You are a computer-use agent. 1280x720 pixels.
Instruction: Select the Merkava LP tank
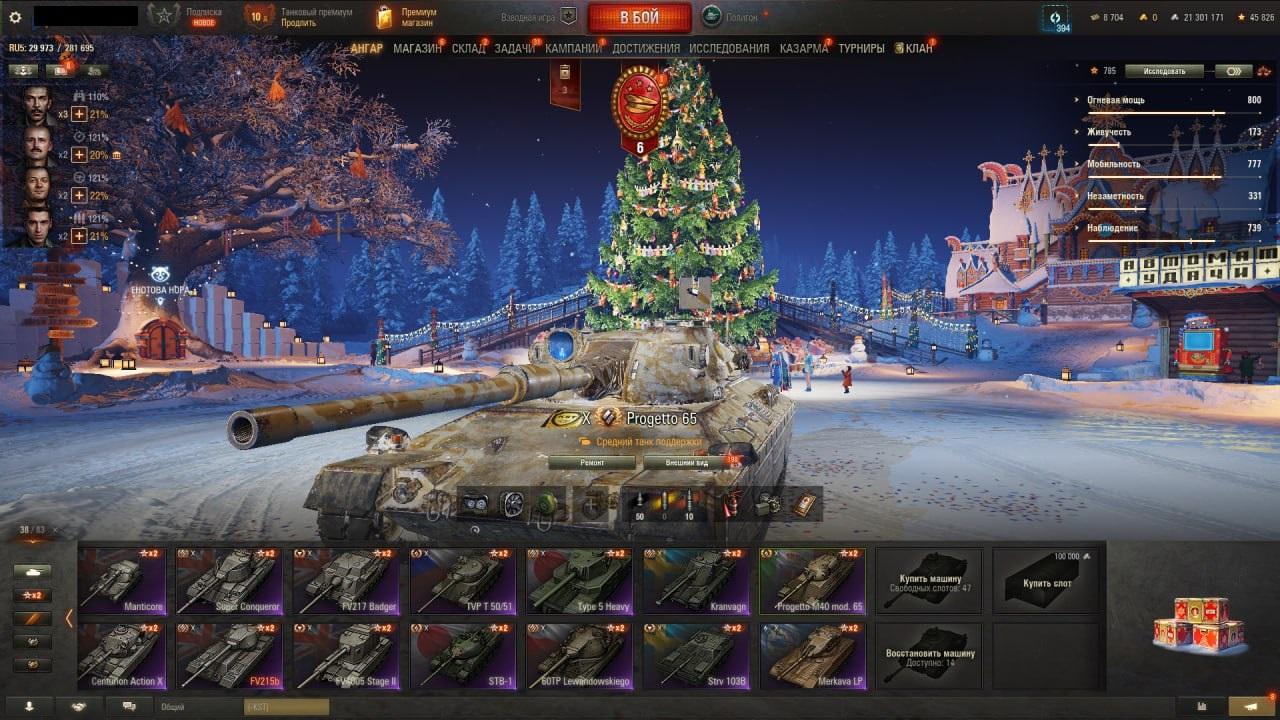tap(811, 655)
